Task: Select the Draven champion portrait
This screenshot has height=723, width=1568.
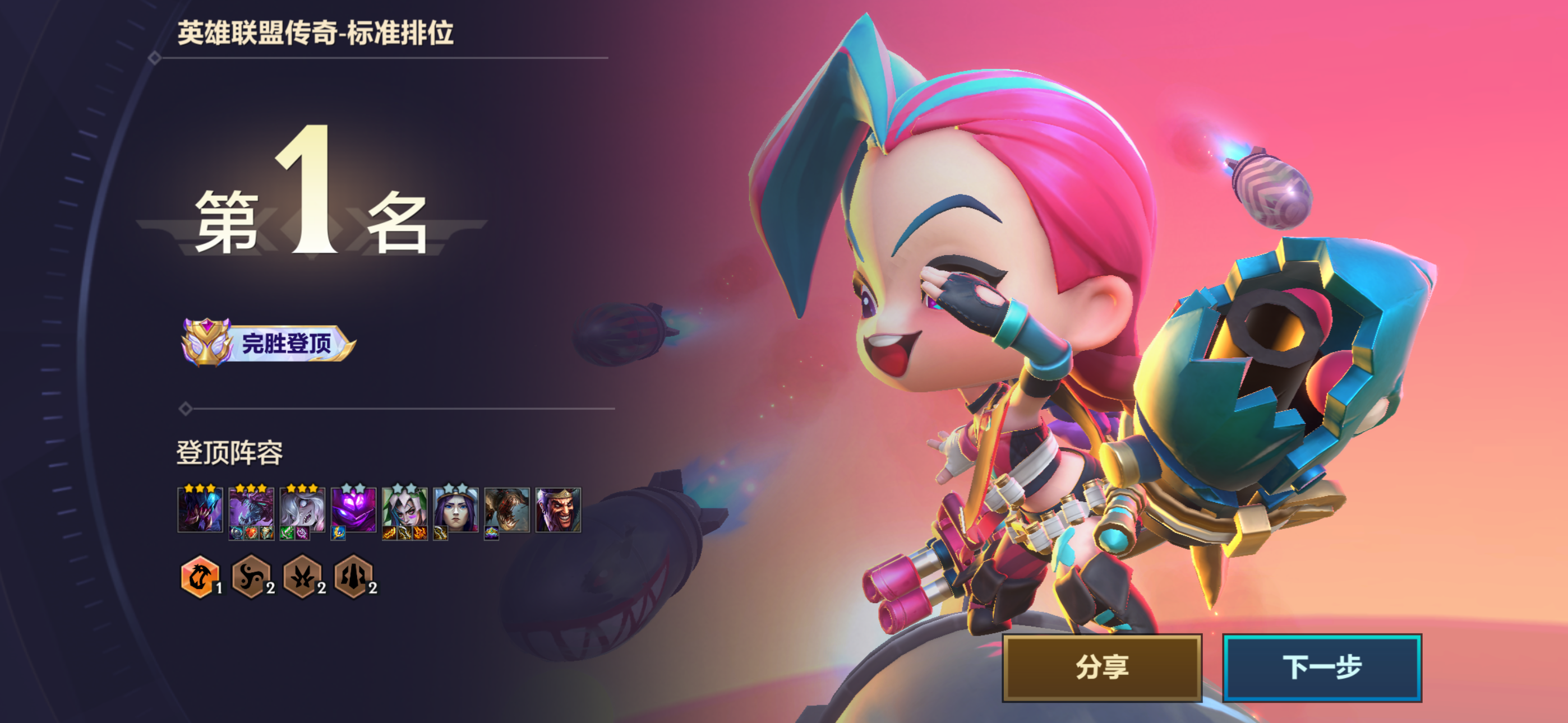Action: [x=558, y=509]
